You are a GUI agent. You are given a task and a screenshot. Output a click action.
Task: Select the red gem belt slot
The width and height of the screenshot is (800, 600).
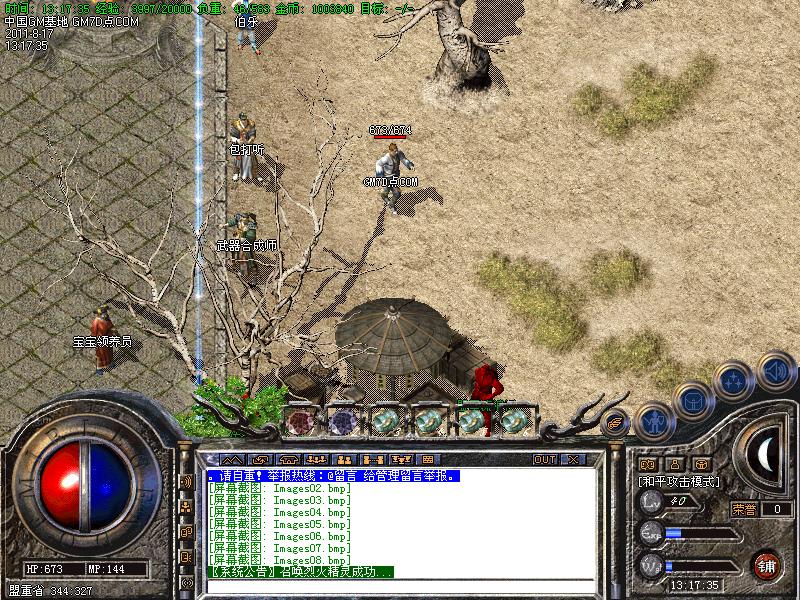[x=299, y=421]
